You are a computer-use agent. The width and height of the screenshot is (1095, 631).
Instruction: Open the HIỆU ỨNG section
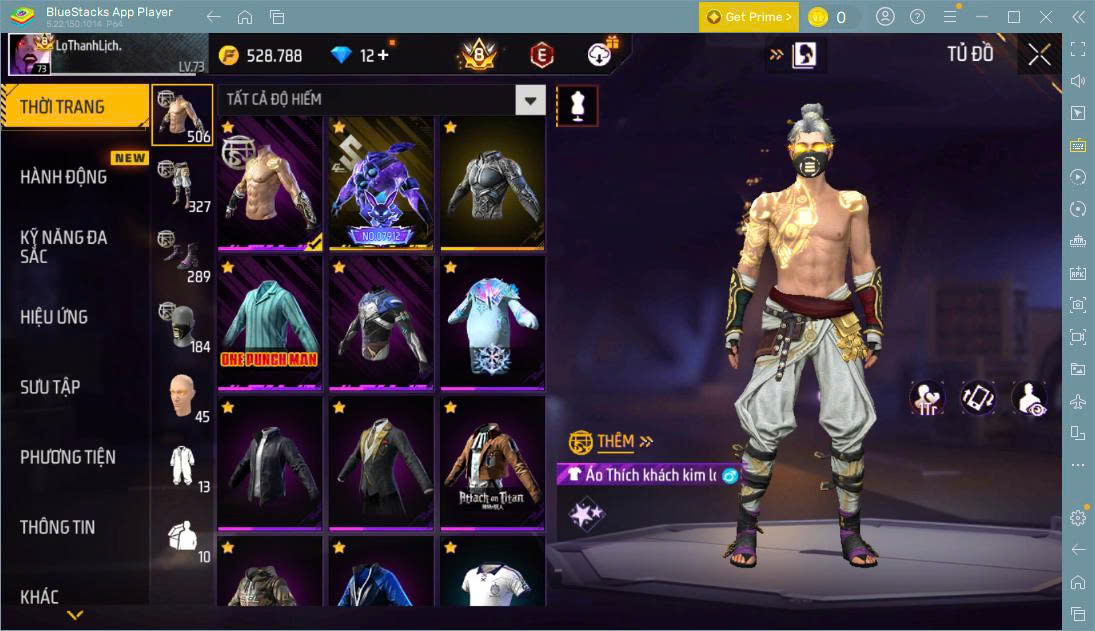tap(55, 317)
